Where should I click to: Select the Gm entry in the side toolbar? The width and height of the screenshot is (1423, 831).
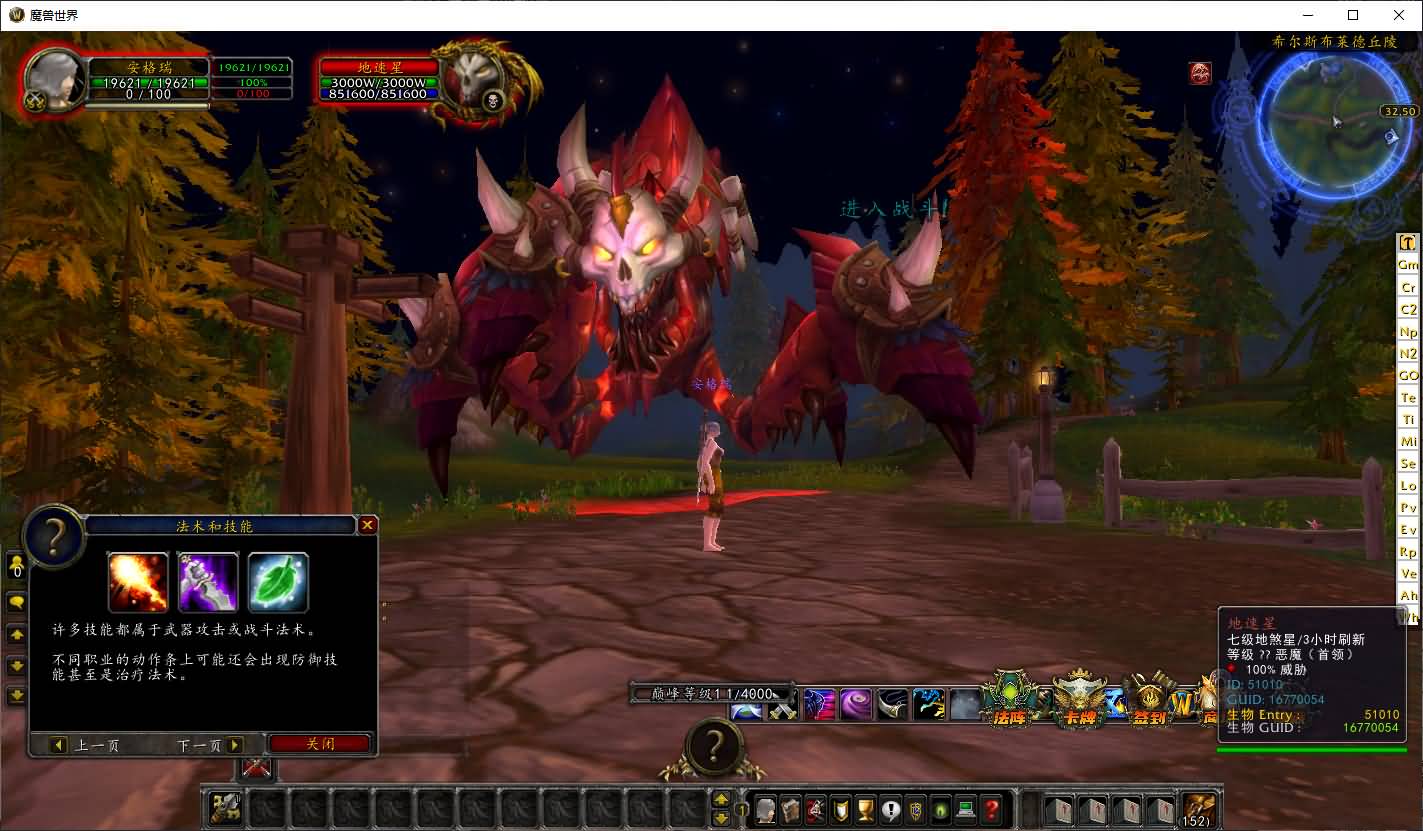pyautogui.click(x=1408, y=265)
